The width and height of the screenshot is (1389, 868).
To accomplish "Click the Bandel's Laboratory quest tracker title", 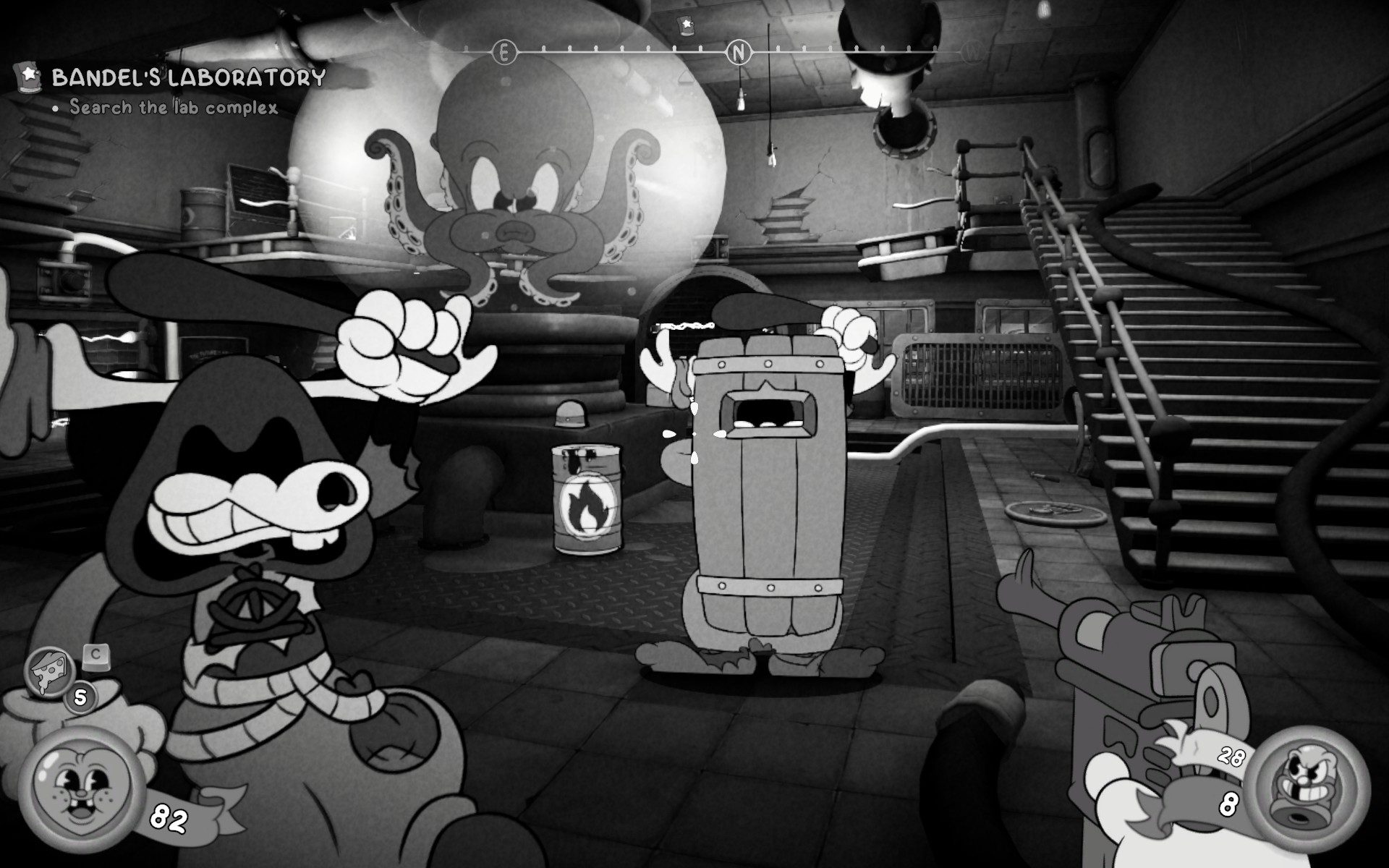I will click(x=188, y=77).
